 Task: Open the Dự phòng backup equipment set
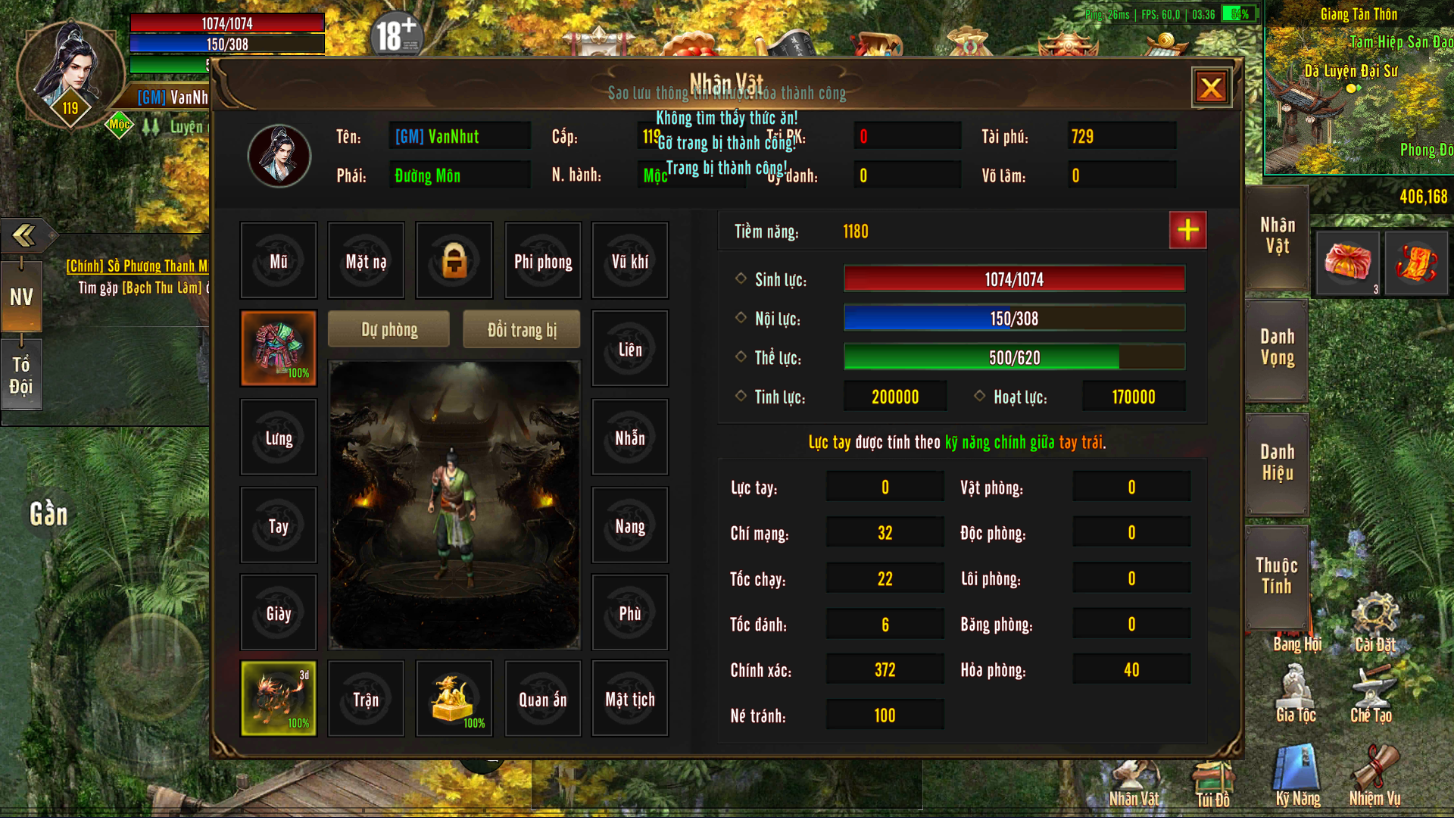tap(389, 330)
